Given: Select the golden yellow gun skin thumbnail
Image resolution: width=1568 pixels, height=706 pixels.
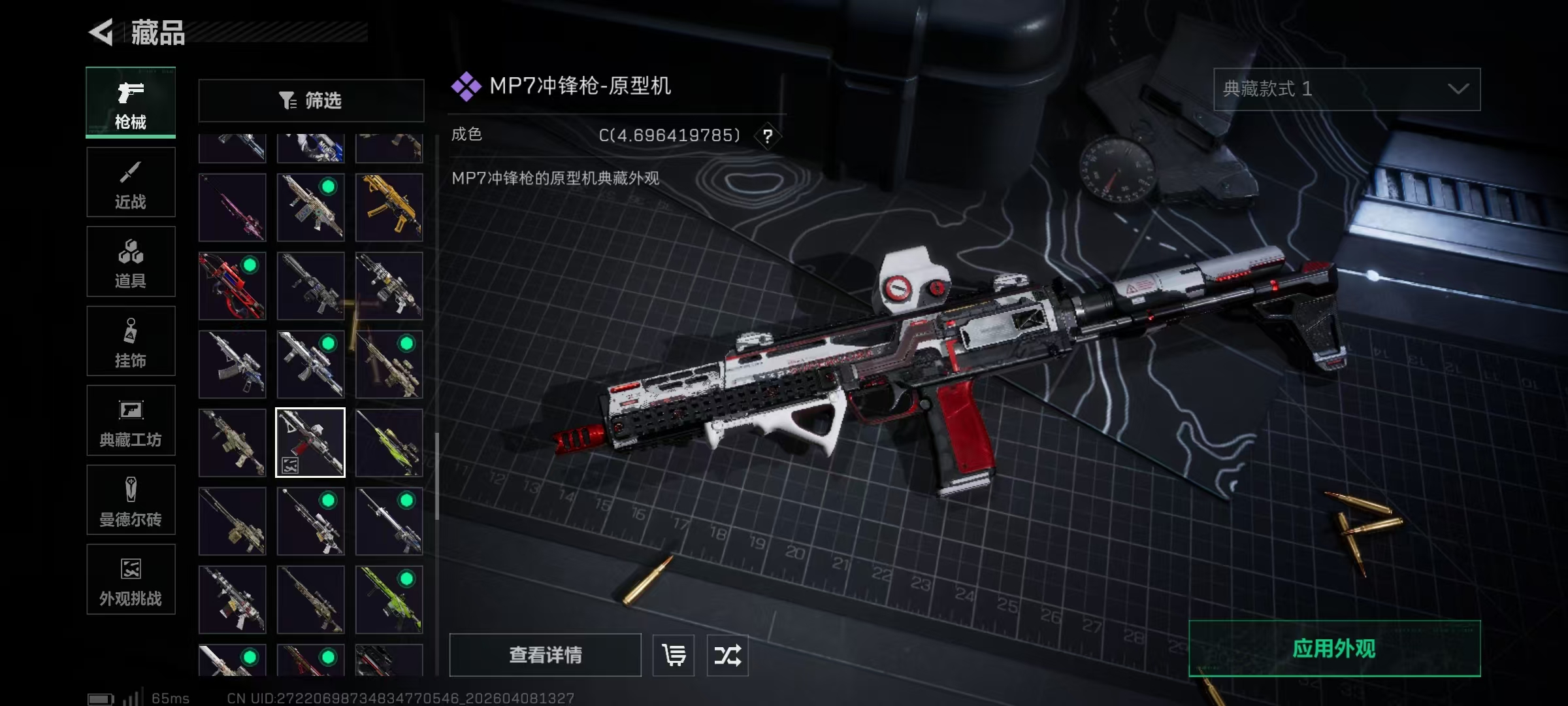Looking at the screenshot, I should tap(389, 207).
